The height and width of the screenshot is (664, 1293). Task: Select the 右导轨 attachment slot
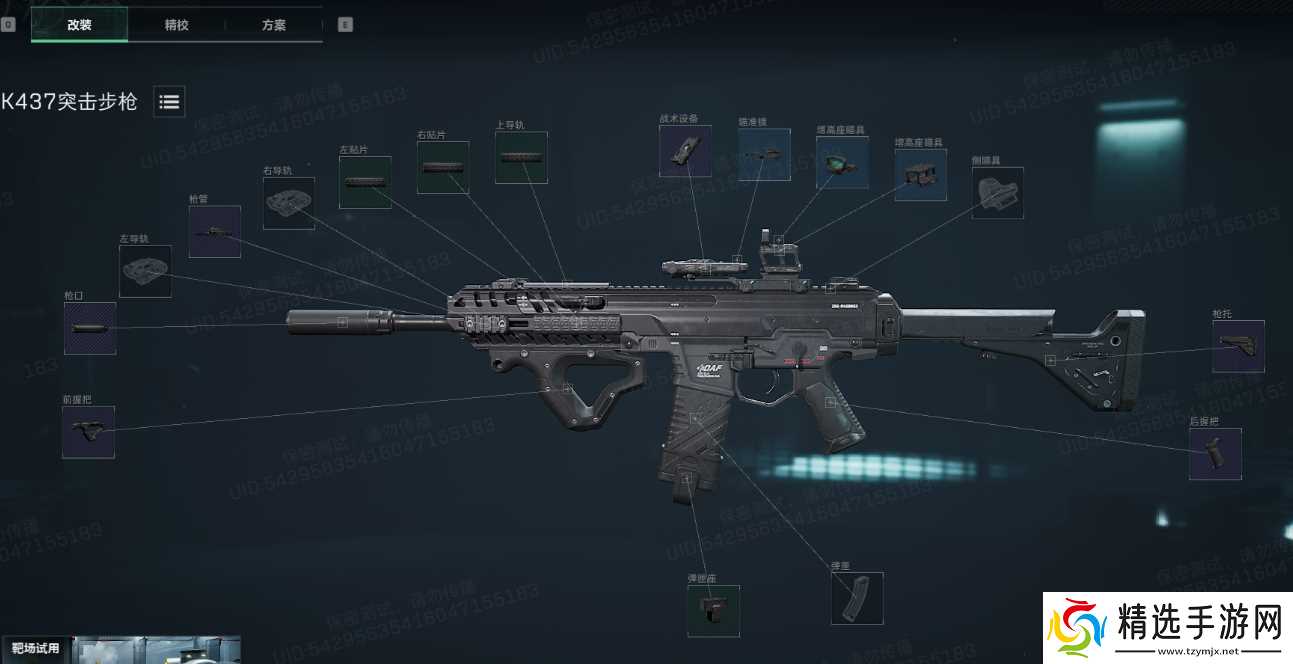point(289,203)
